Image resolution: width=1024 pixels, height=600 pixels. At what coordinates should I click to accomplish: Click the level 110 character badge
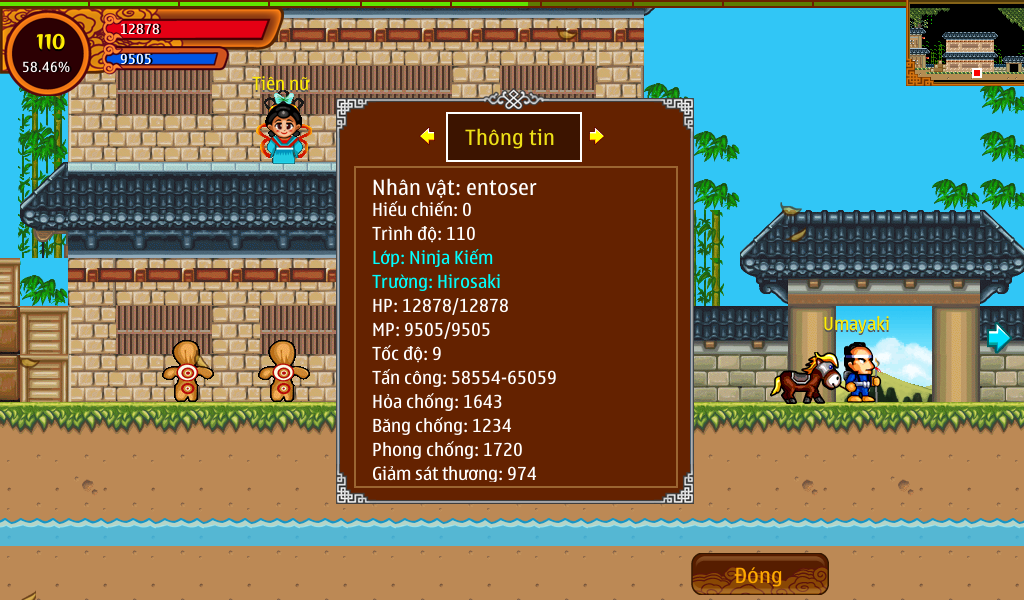(47, 53)
